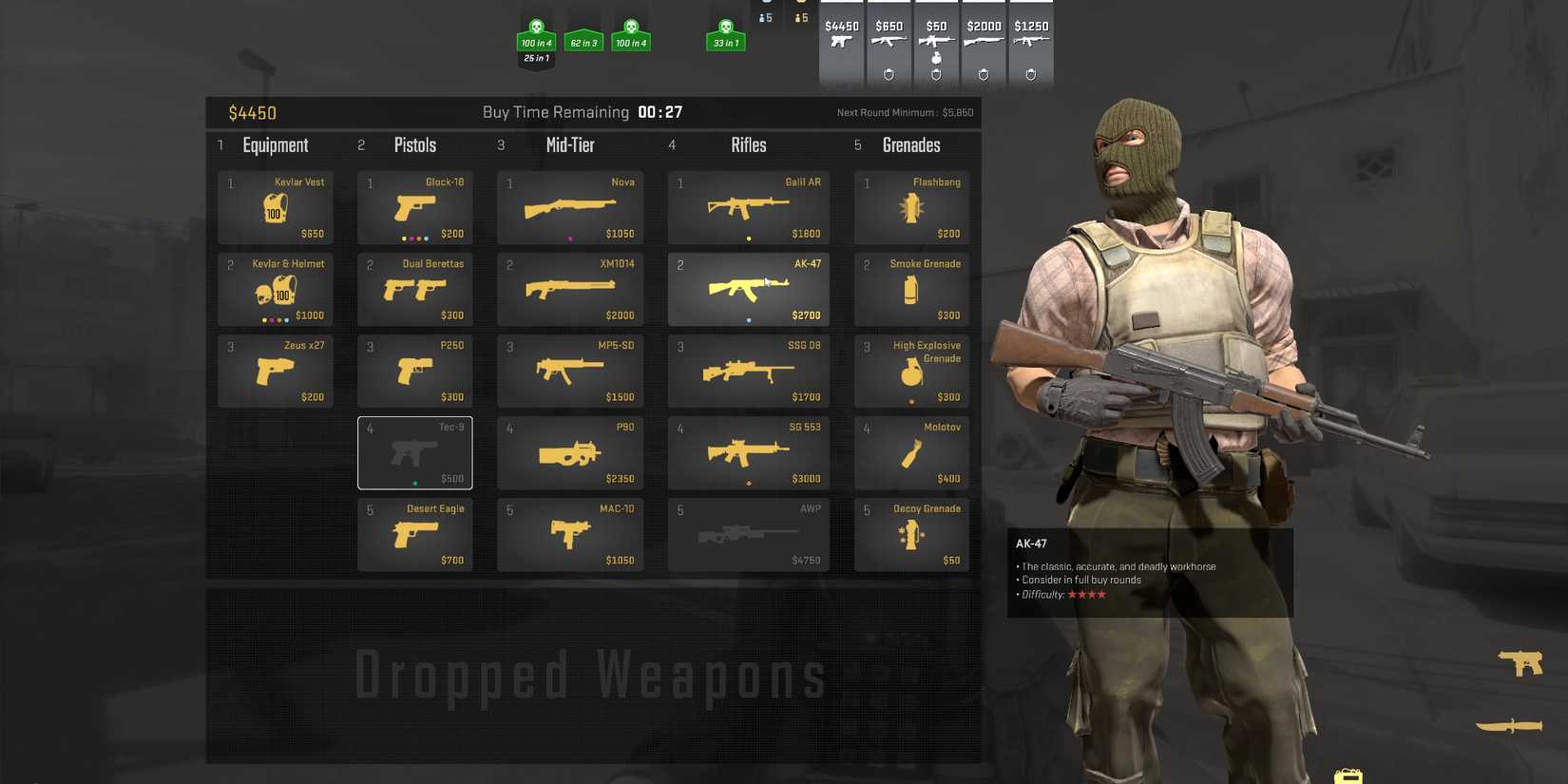Image resolution: width=1568 pixels, height=784 pixels.
Task: Select the greyed-out Tec-9 slot
Action: 414,452
